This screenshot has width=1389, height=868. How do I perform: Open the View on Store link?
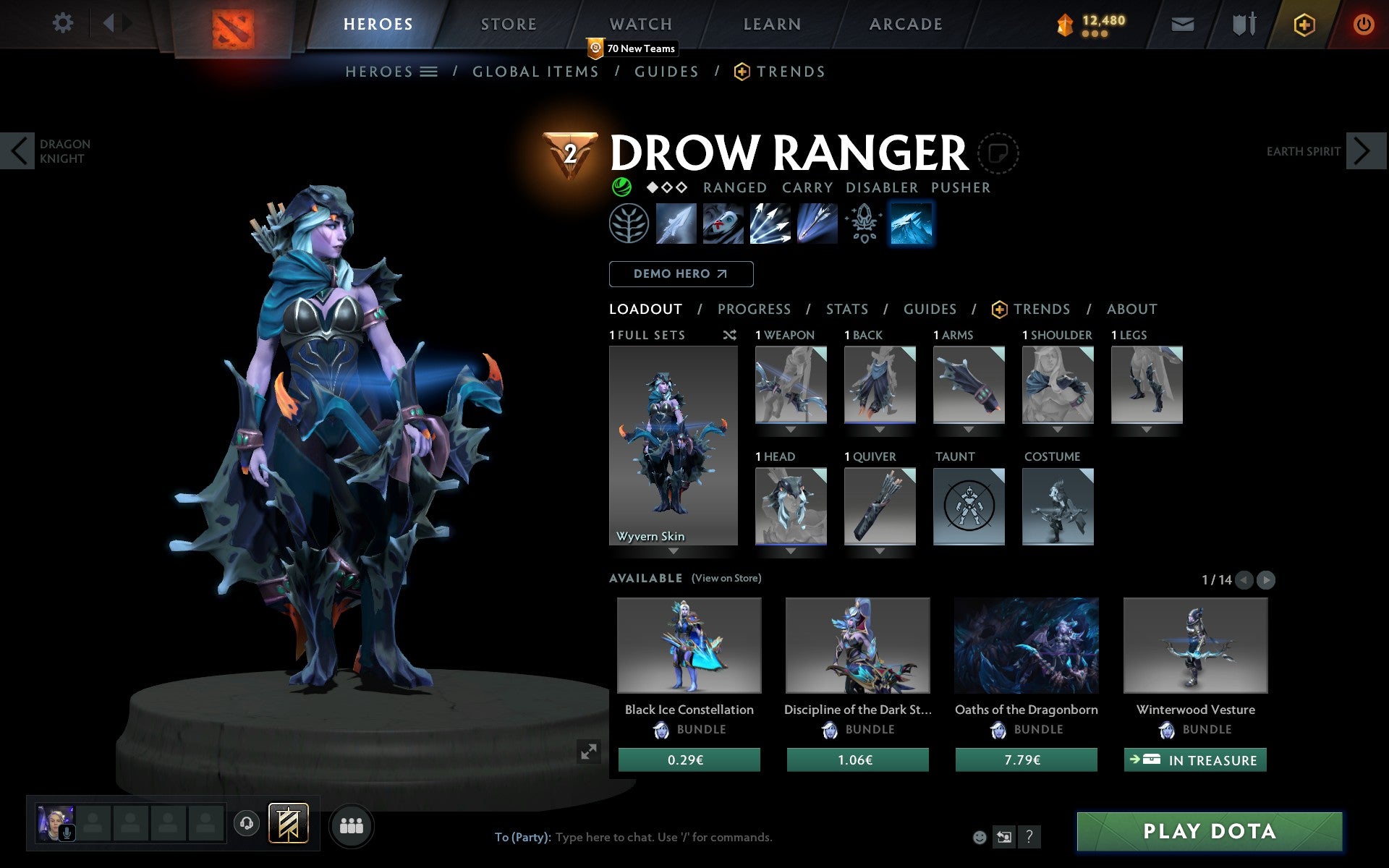click(x=726, y=578)
